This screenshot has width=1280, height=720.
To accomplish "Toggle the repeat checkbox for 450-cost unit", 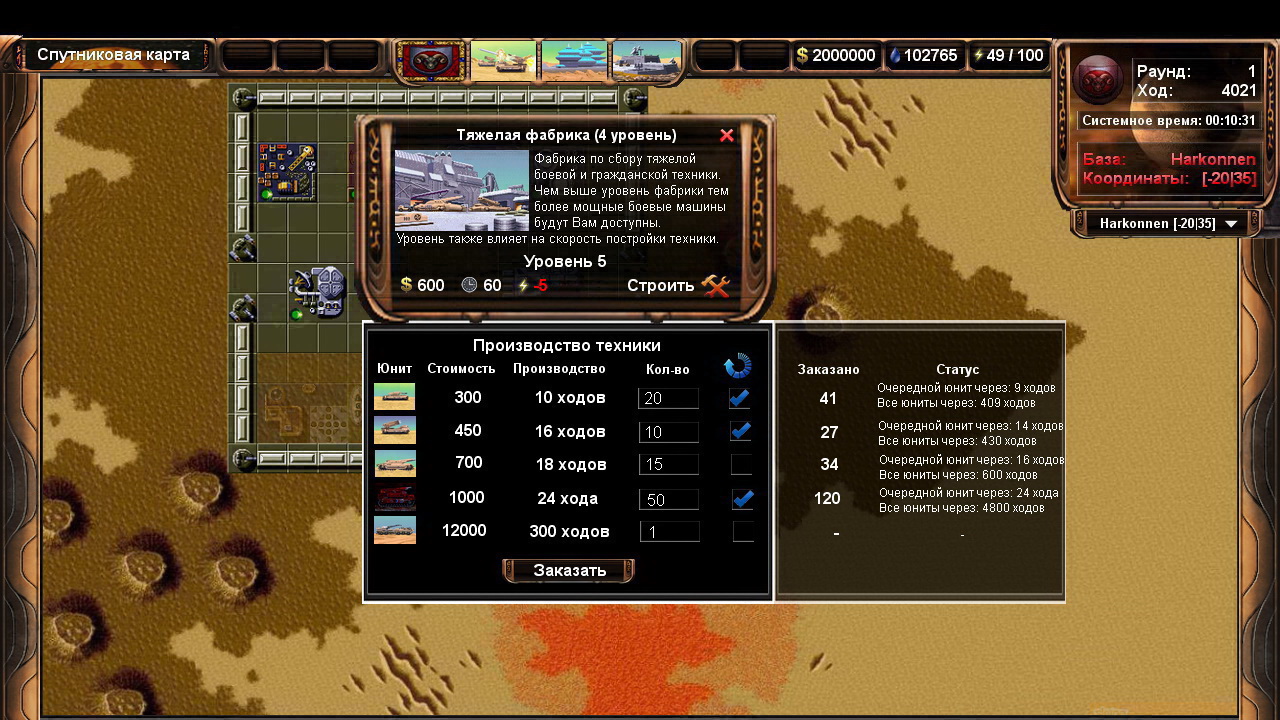I will [741, 431].
